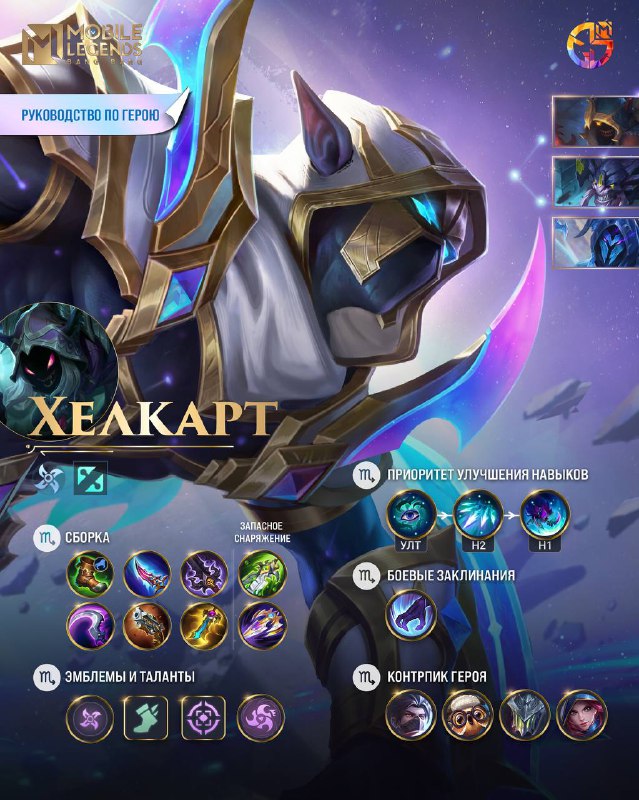This screenshot has width=639, height=800.
Task: Select the assassin role shuriken icon
Action: coord(48,478)
